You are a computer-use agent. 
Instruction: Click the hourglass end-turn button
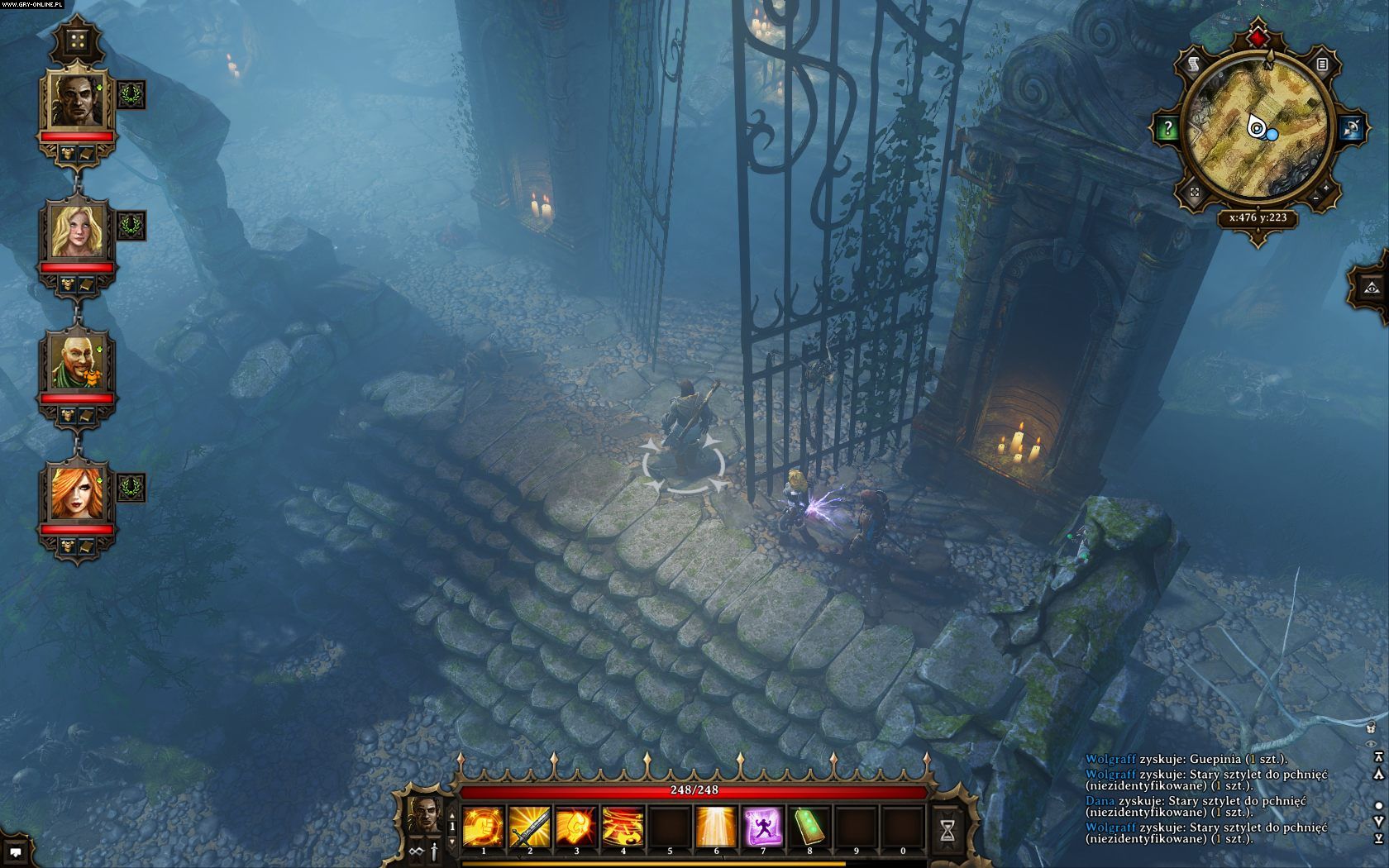[x=947, y=830]
